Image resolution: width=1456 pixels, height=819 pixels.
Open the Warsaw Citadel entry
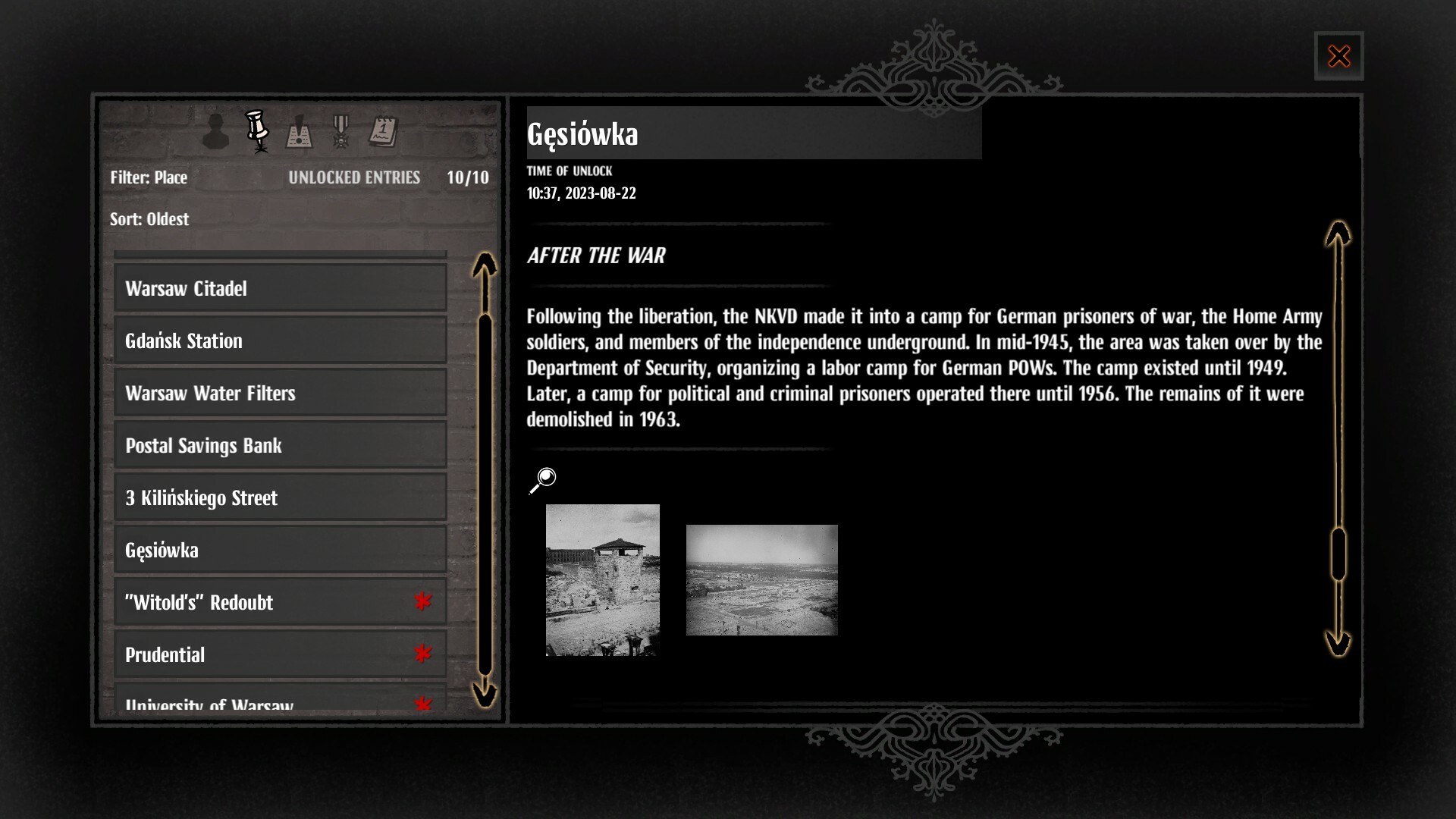pos(280,288)
